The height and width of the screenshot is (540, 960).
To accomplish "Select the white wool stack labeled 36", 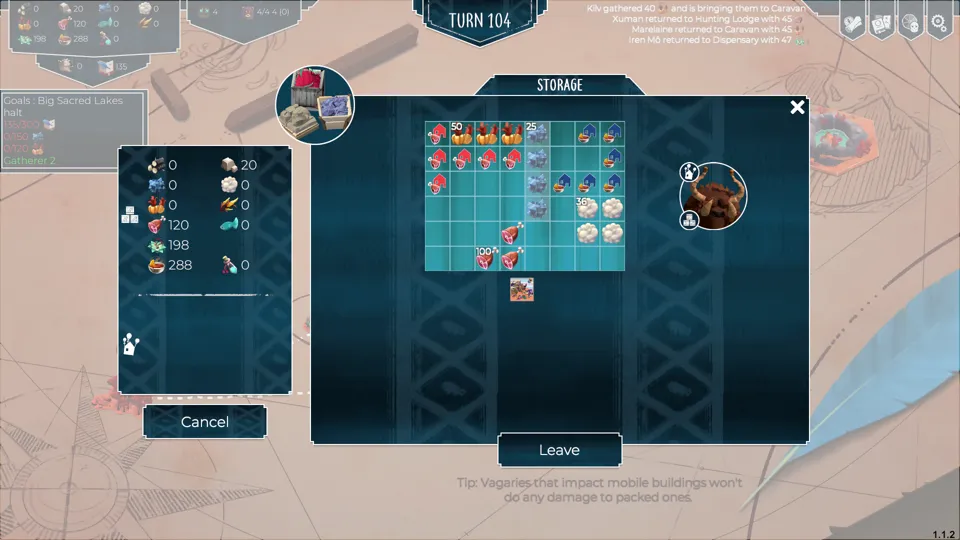I will click(x=586, y=208).
